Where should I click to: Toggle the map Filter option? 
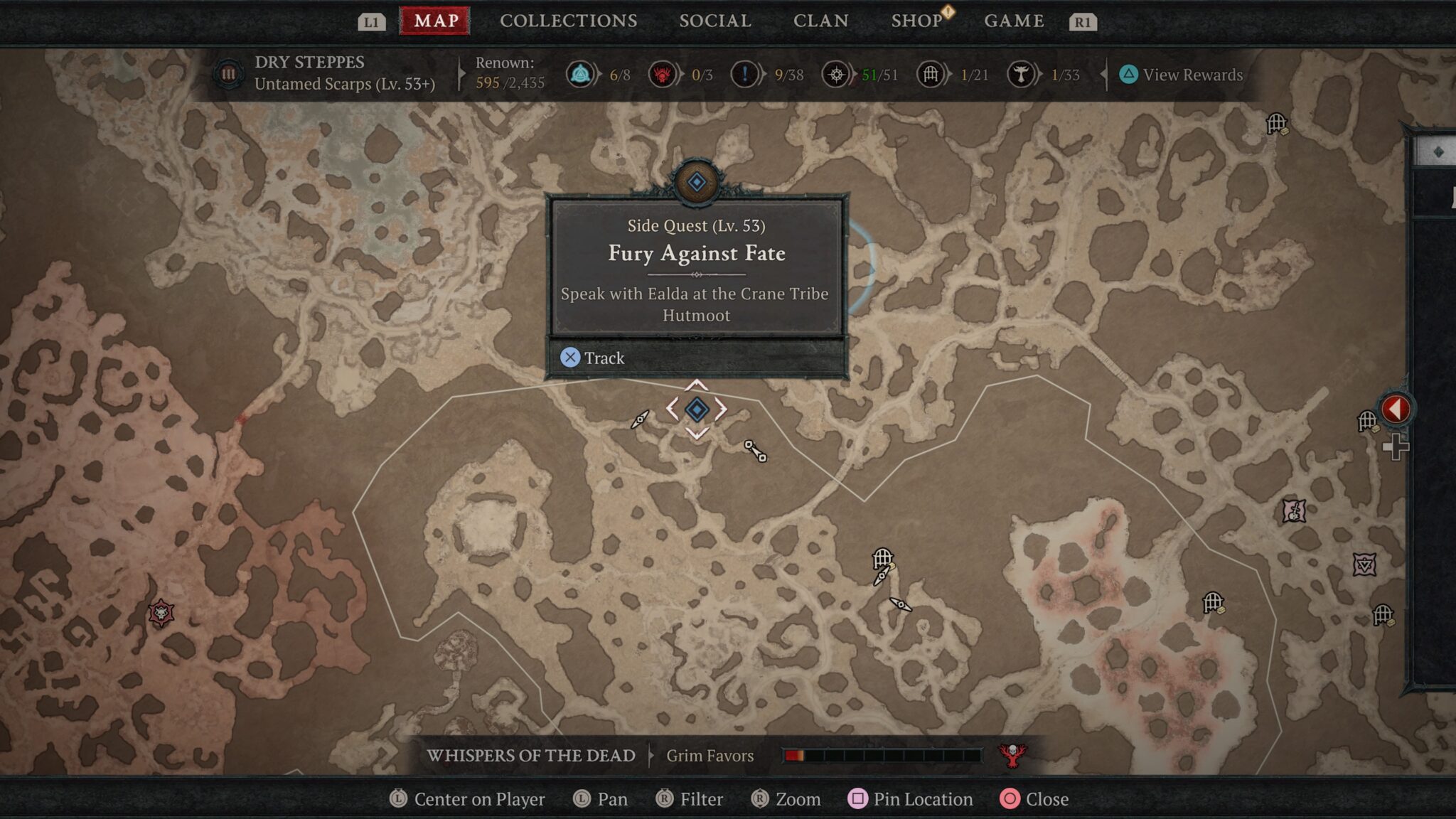pos(688,799)
